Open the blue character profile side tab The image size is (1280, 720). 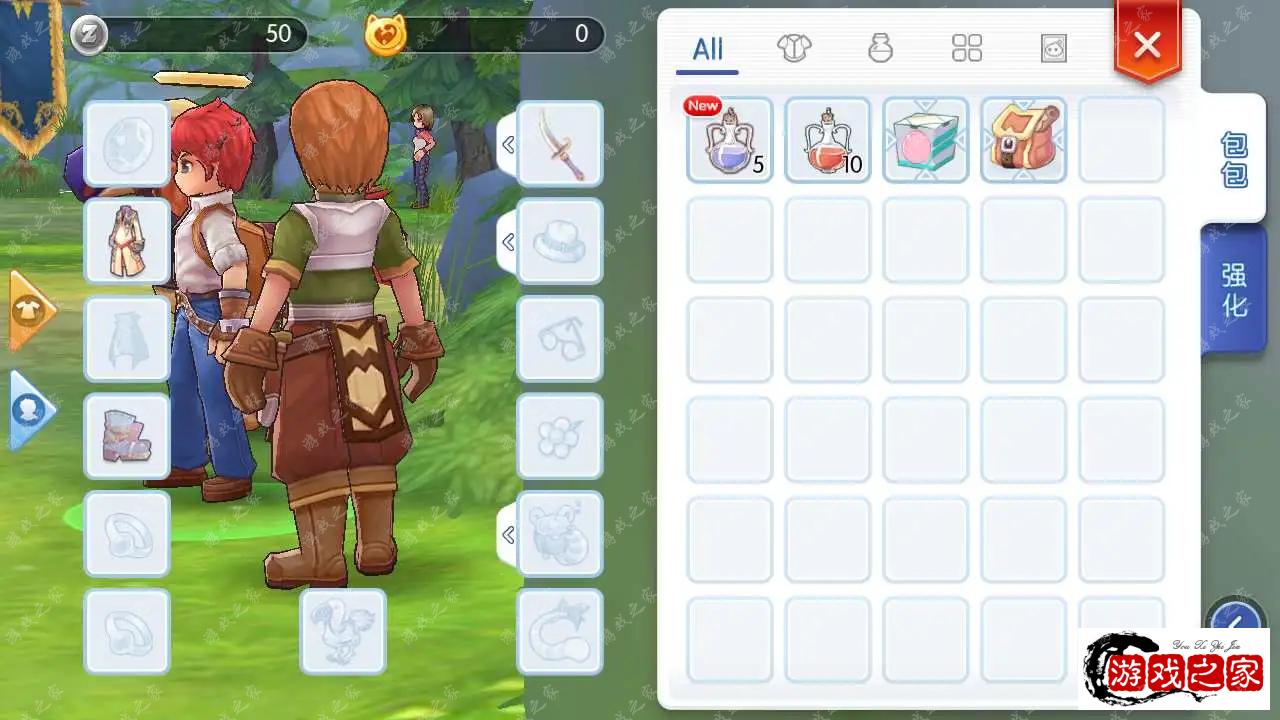pos(29,410)
